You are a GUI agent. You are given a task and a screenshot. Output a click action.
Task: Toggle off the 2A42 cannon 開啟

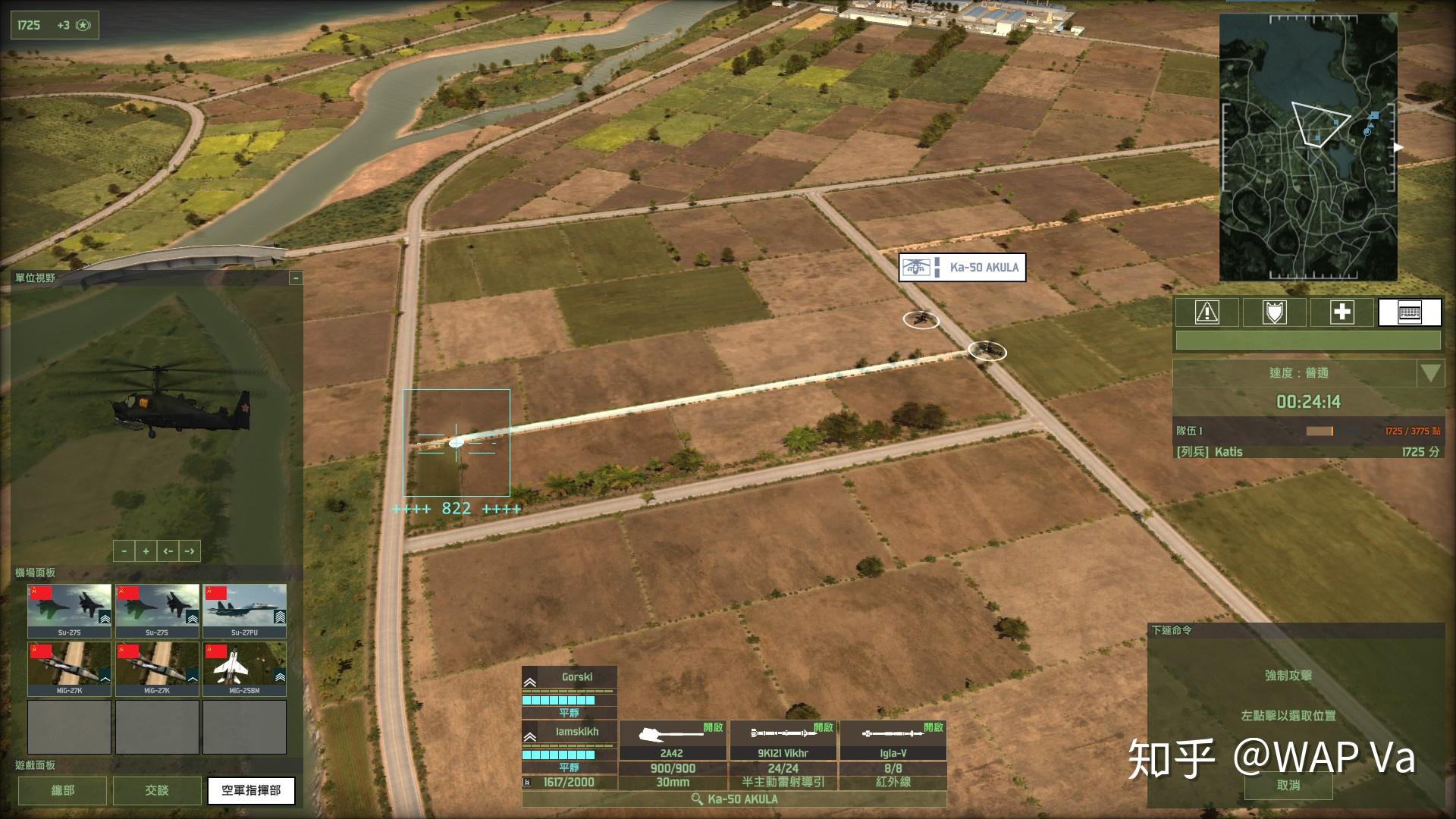[x=714, y=726]
